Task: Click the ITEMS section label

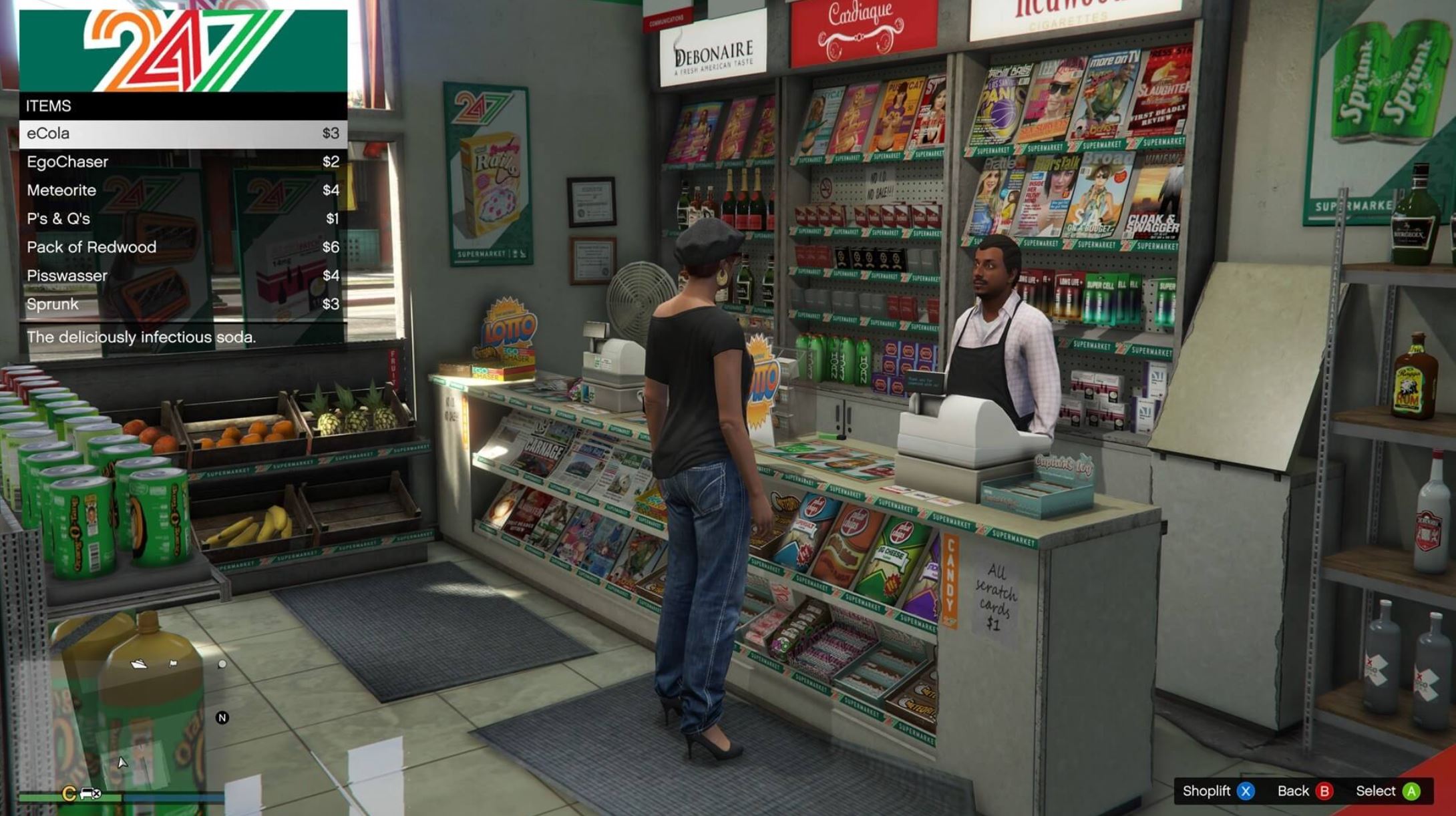Action: pyautogui.click(x=49, y=105)
